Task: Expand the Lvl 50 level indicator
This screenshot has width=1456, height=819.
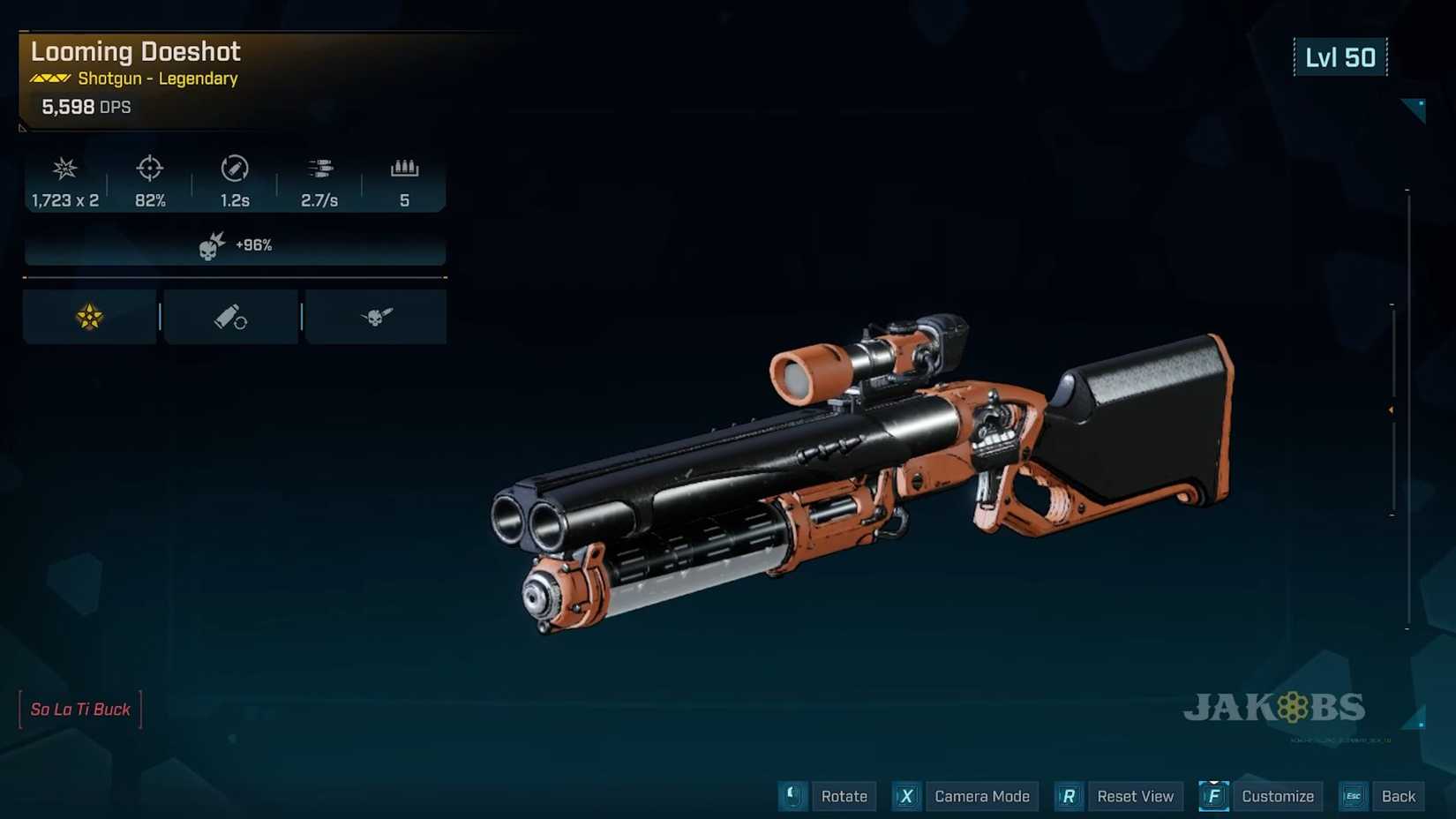Action: [1340, 56]
